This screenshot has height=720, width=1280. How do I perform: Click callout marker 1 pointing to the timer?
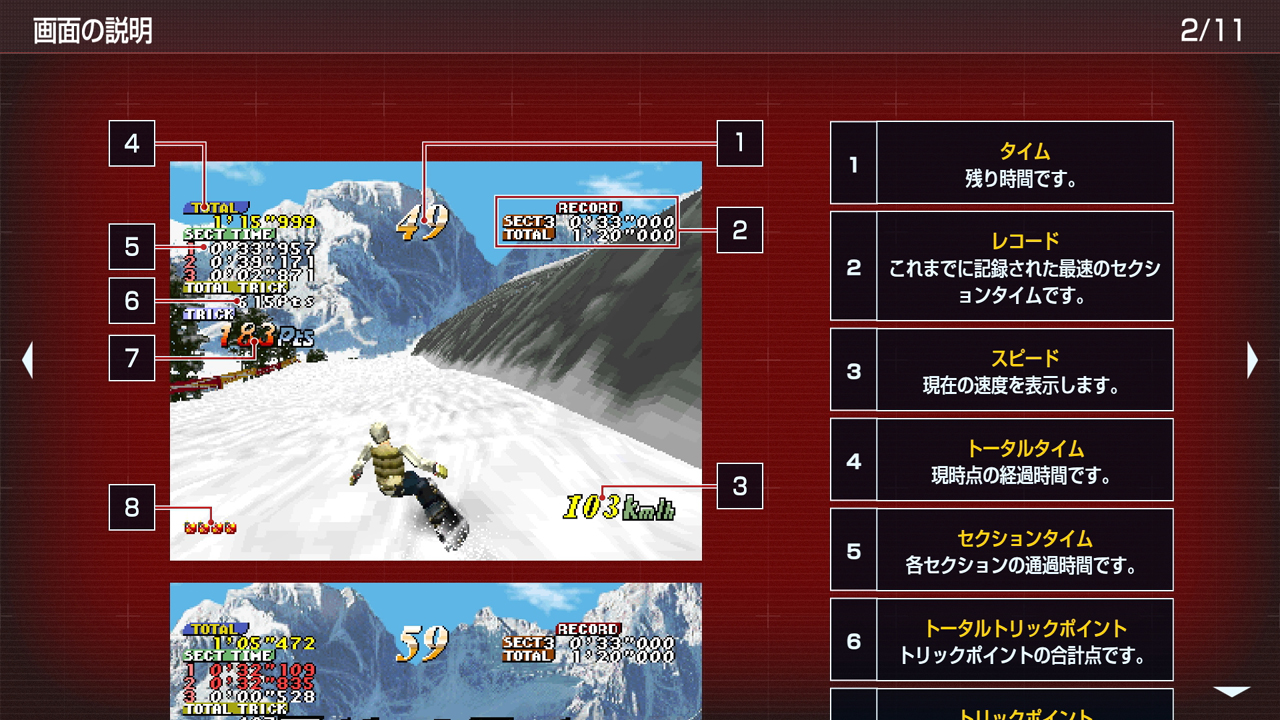739,145
